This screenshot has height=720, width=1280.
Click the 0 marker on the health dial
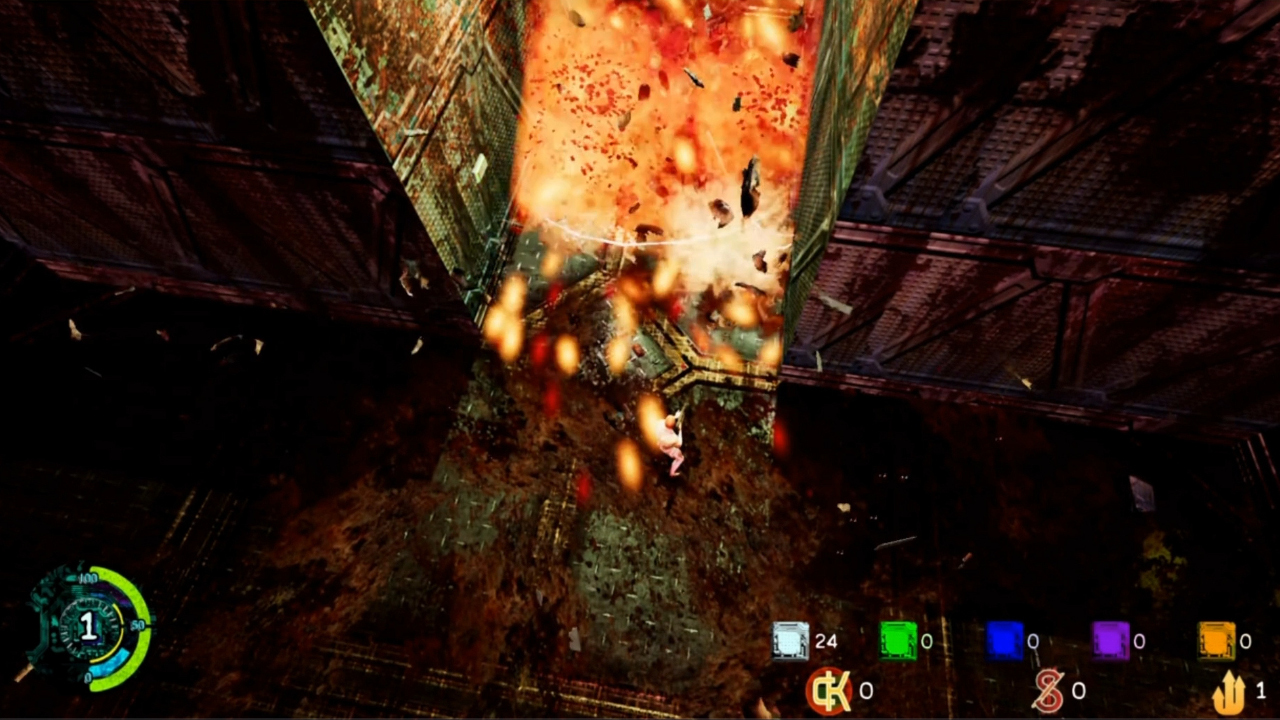click(x=88, y=677)
